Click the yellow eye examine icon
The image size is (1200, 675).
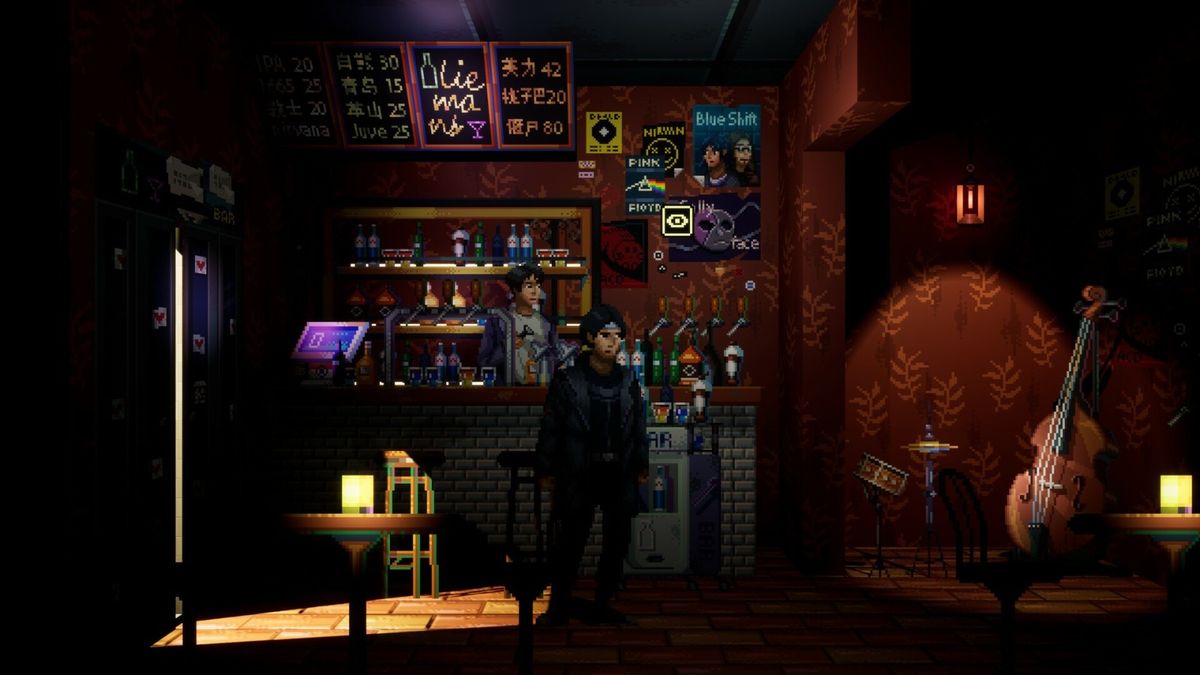[678, 220]
